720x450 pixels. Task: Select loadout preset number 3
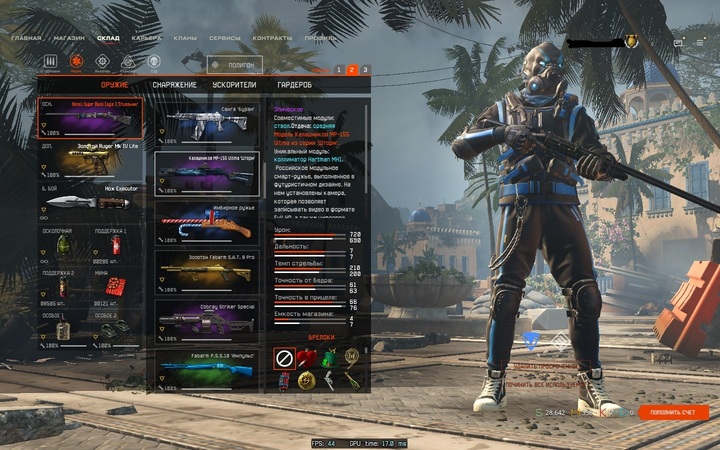click(365, 69)
